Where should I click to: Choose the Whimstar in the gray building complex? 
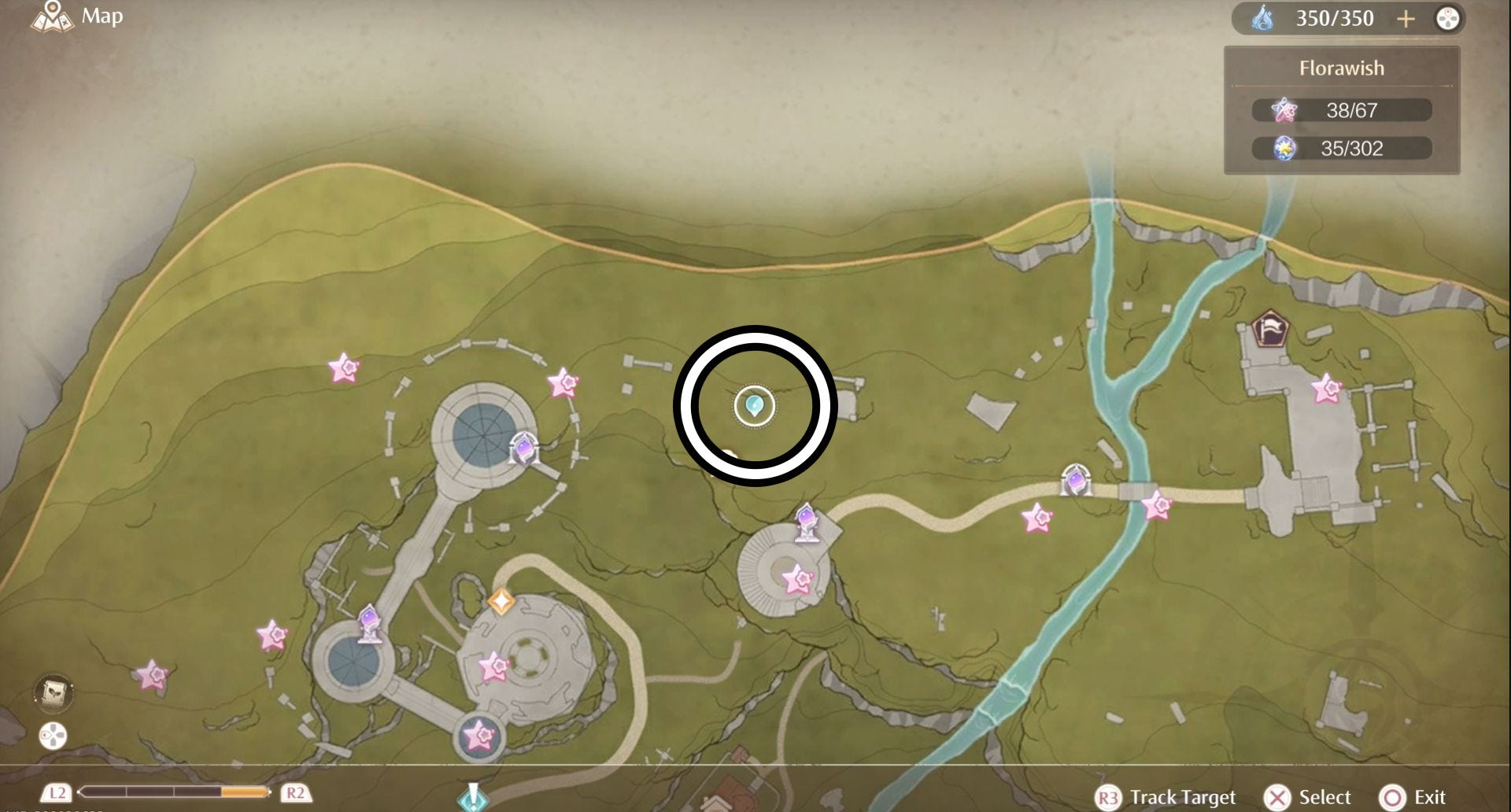tap(1326, 389)
